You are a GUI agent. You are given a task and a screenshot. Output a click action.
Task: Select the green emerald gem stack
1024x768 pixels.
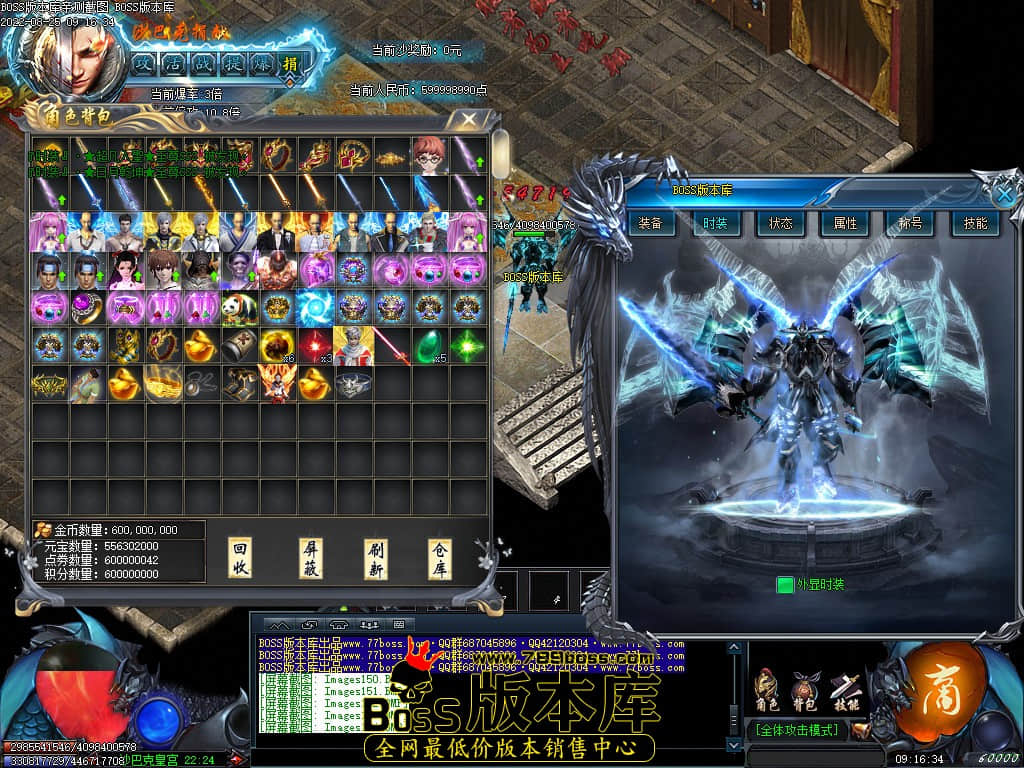coord(429,345)
